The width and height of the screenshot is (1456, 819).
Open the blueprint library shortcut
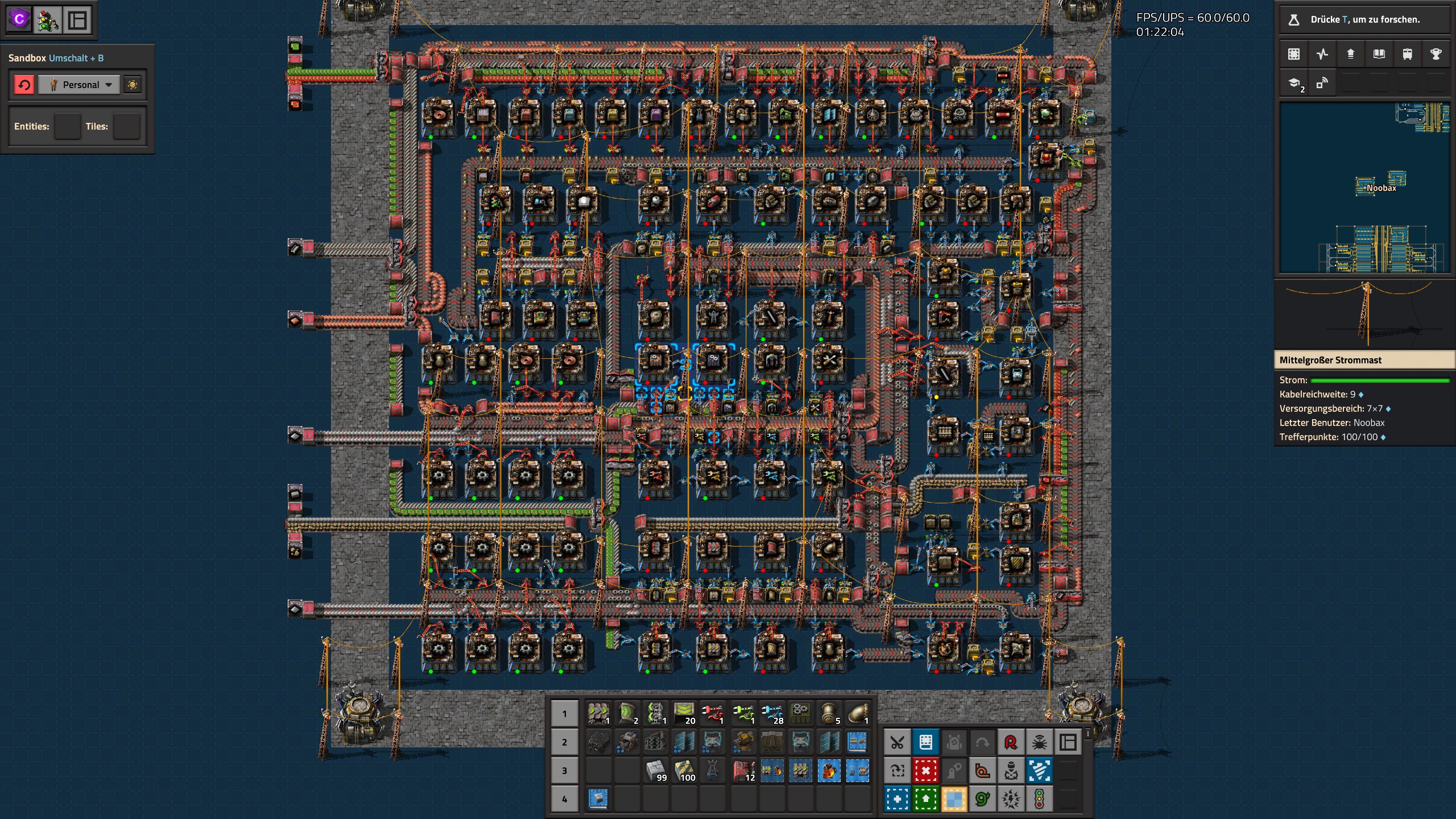(925, 741)
